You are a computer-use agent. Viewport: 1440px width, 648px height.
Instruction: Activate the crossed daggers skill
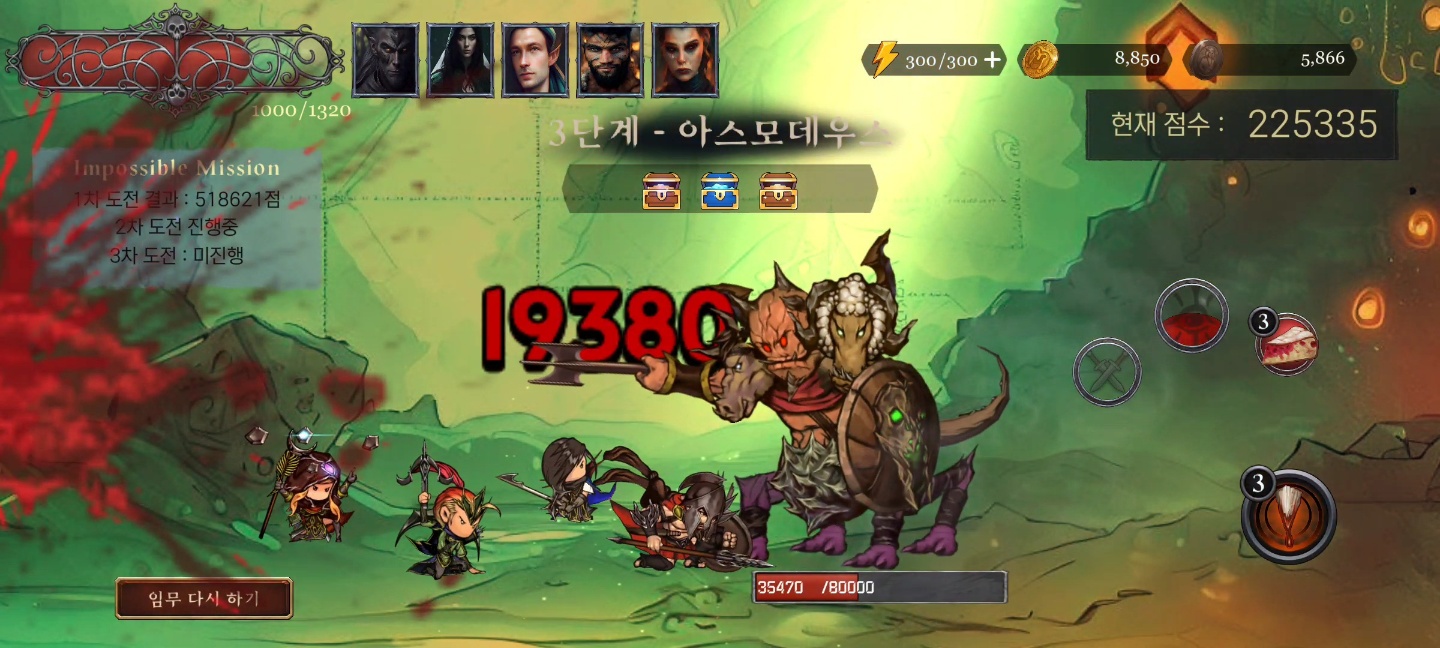pyautogui.click(x=1107, y=372)
